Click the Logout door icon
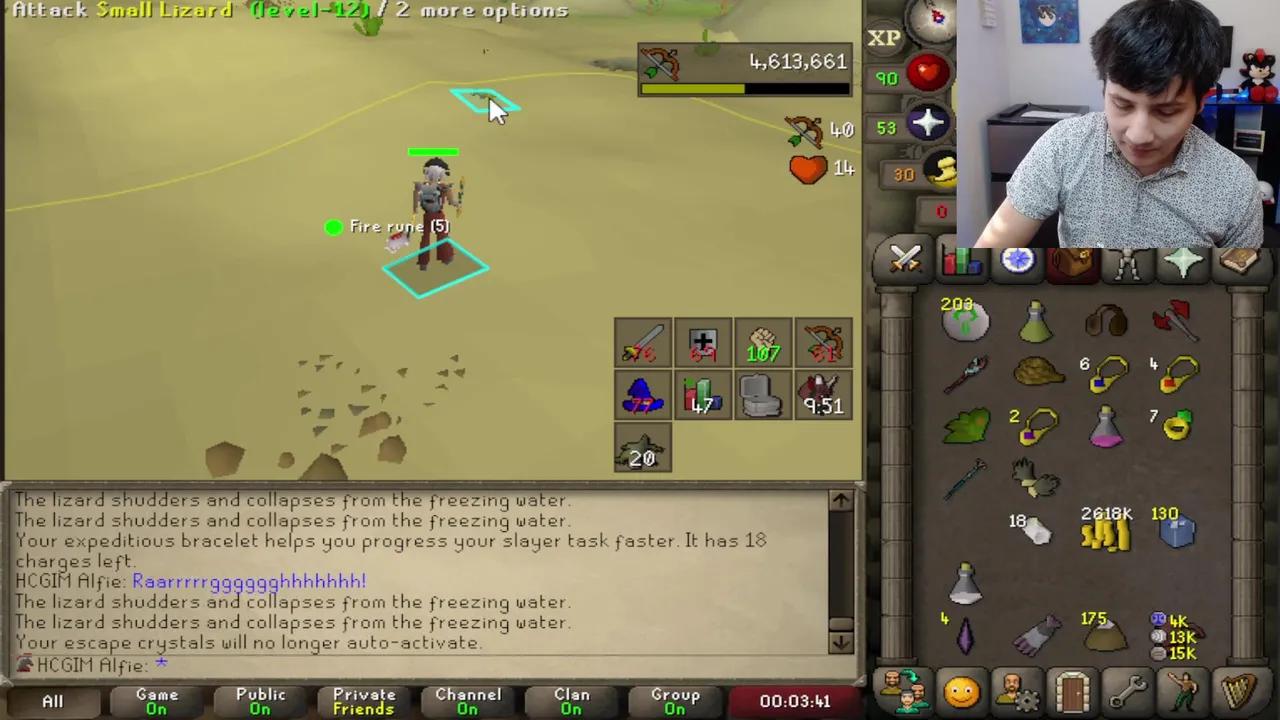Screen dimensions: 1280x720 [x=1071, y=688]
